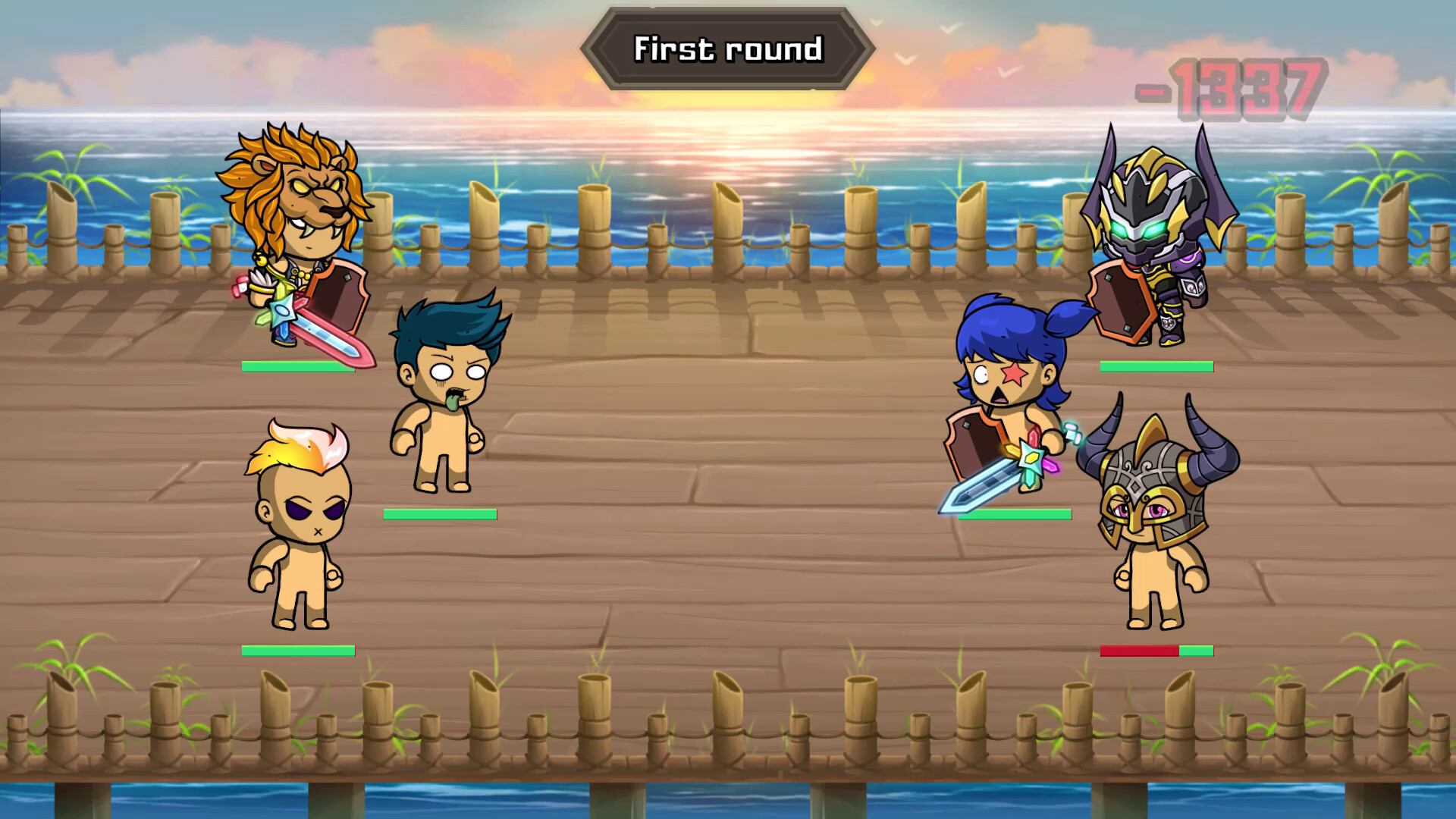Click the lion warrior's glowing crystal sword
Viewport: 1456px width, 819px height.
(x=318, y=334)
